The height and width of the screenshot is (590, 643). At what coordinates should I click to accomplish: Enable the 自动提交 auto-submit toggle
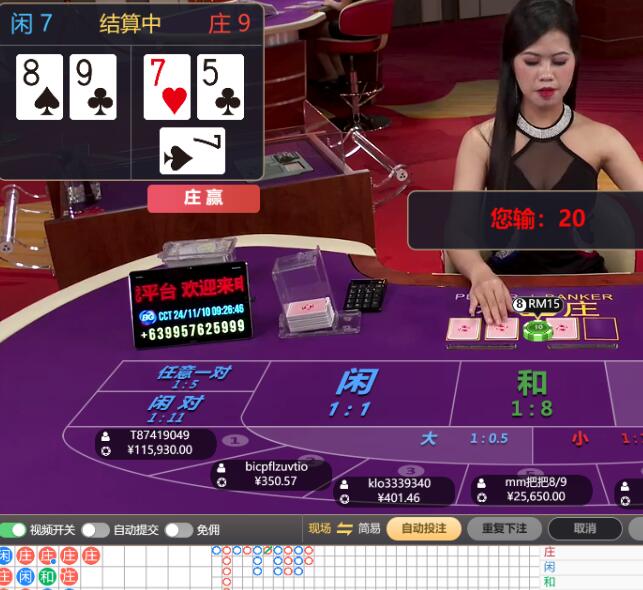95,530
